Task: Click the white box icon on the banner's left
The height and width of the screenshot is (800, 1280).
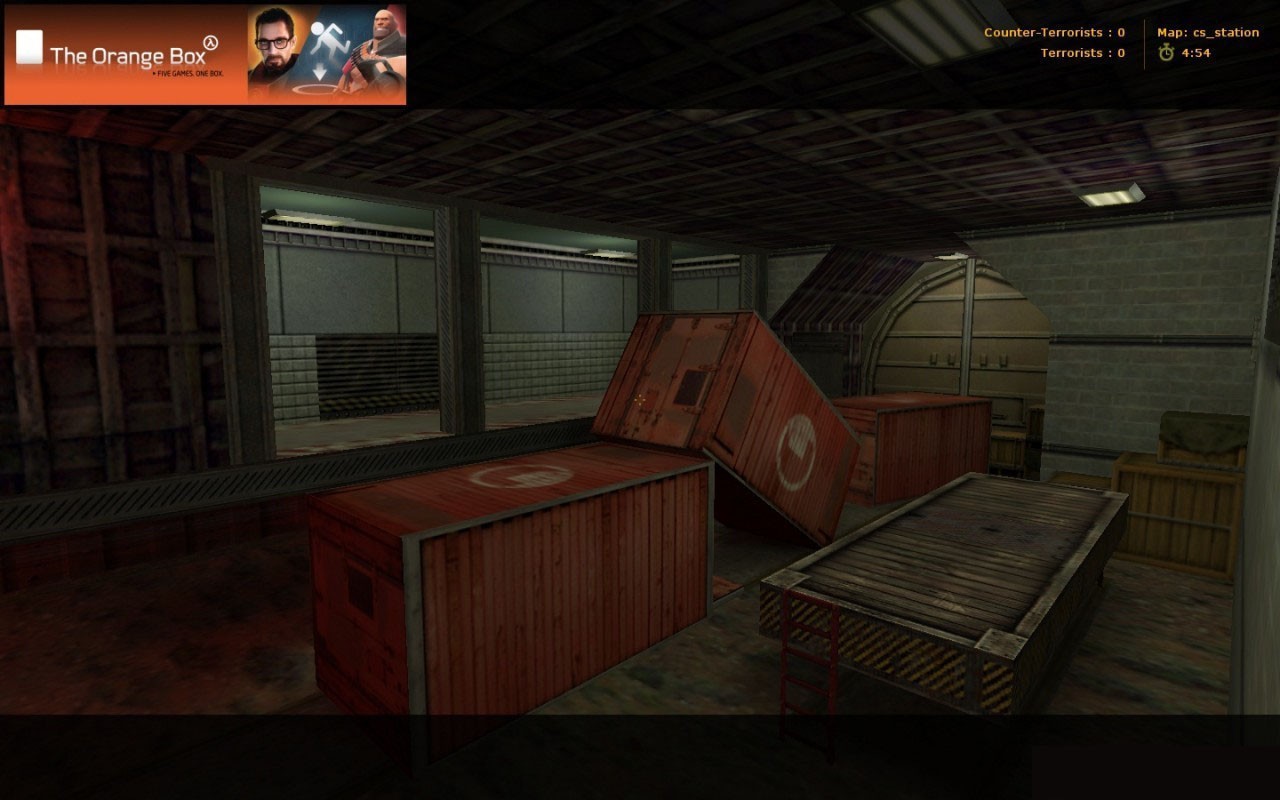Action: [29, 46]
